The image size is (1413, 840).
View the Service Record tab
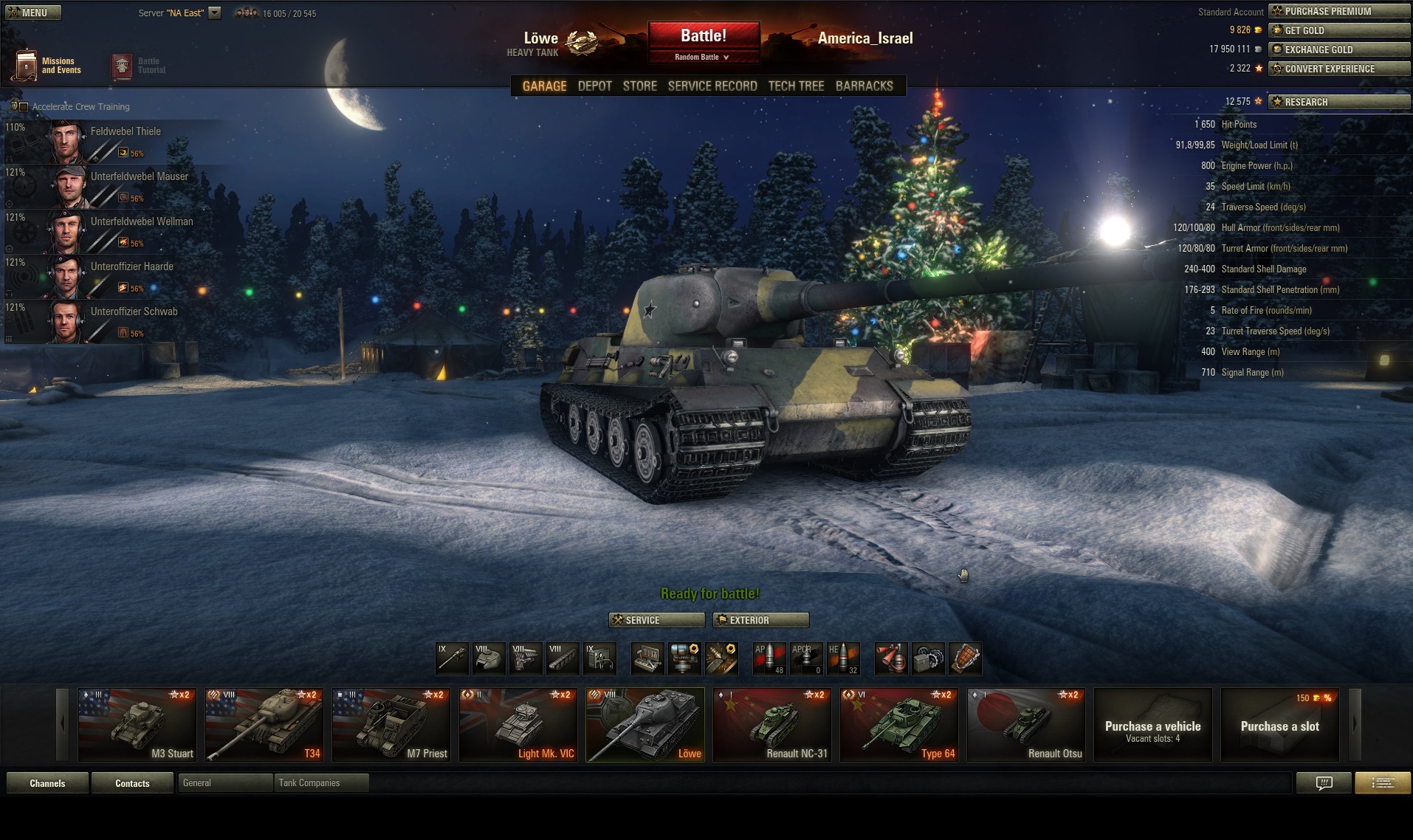click(712, 86)
